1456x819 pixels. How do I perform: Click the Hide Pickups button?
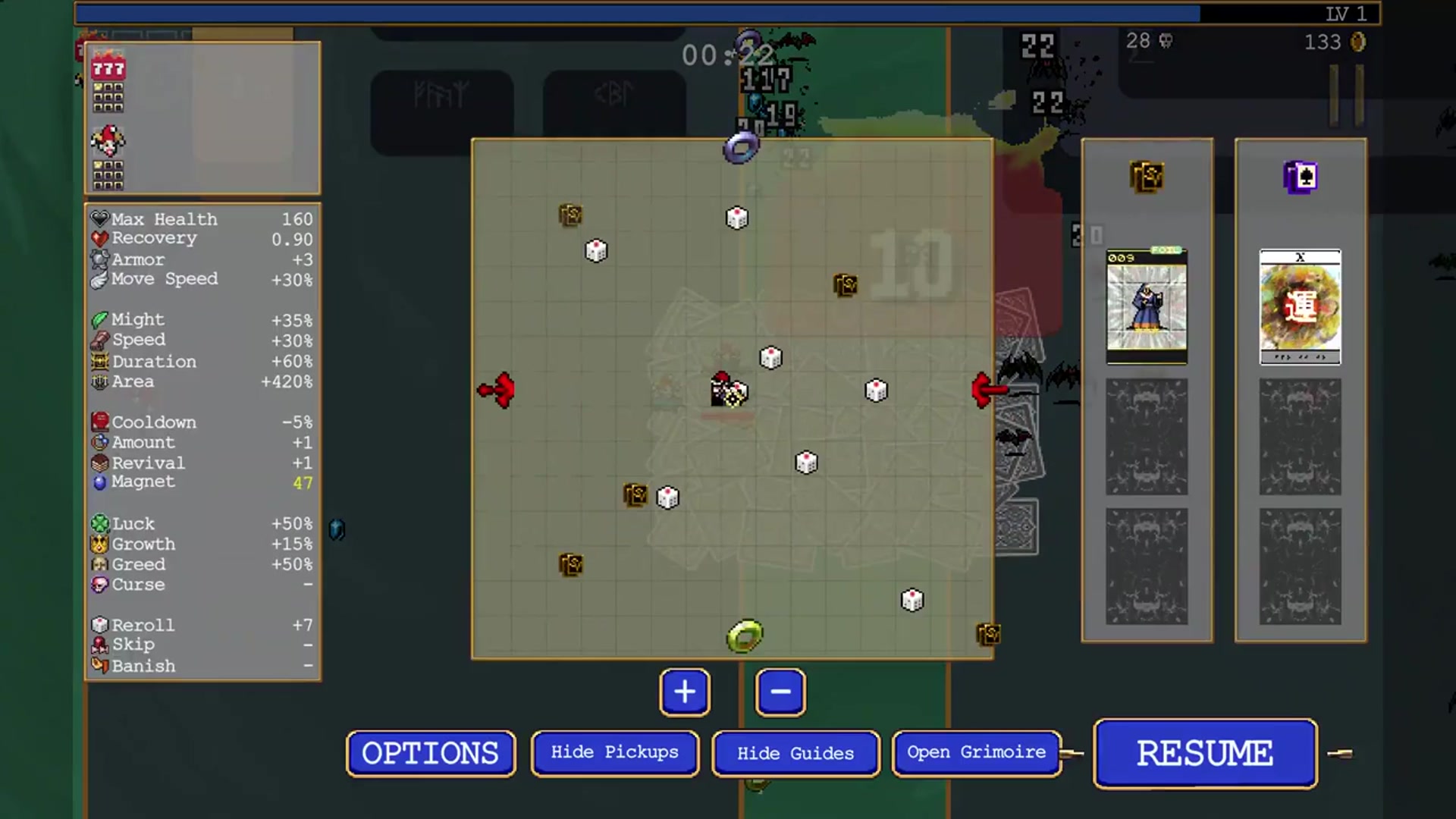pos(614,753)
